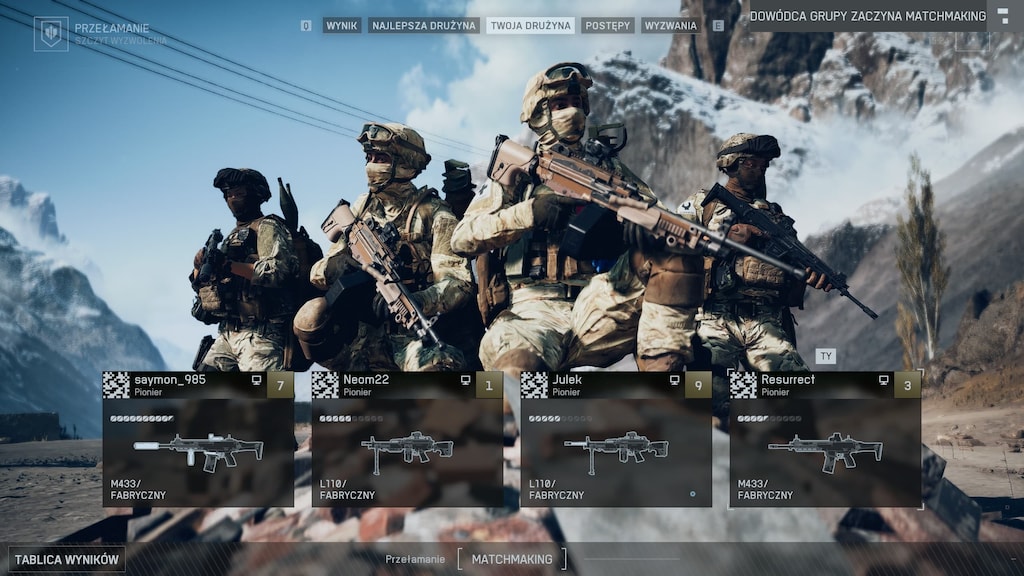Click the Matchmaking button
Image resolution: width=1024 pixels, height=576 pixels.
pyautogui.click(x=511, y=559)
